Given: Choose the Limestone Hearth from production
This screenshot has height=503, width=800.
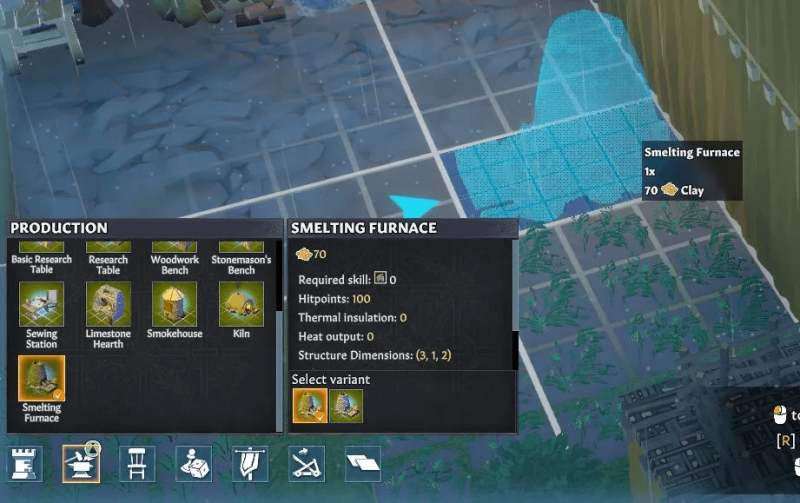Looking at the screenshot, I should 108,304.
